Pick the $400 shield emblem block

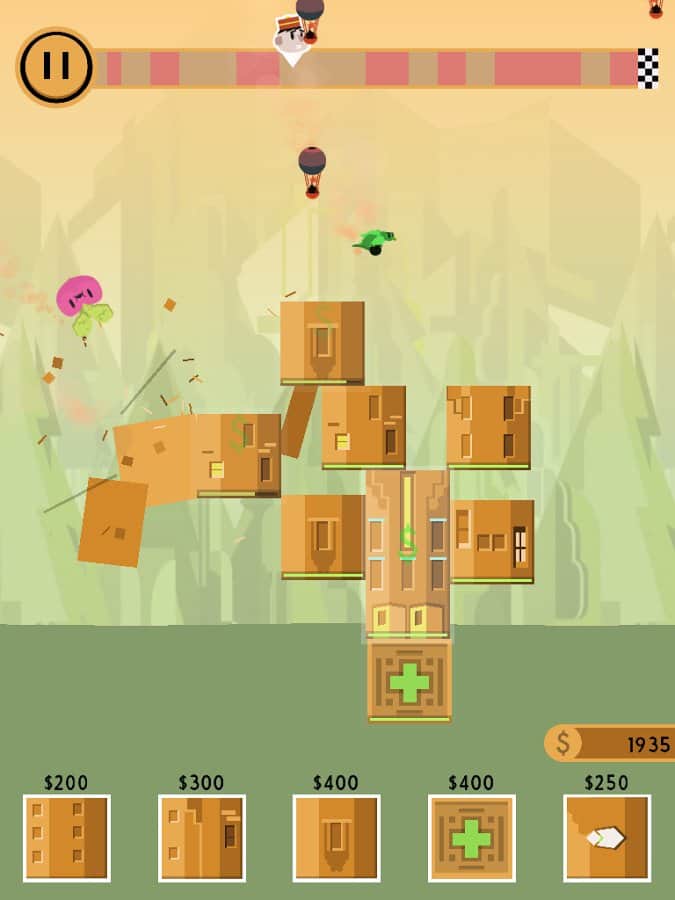tap(337, 838)
